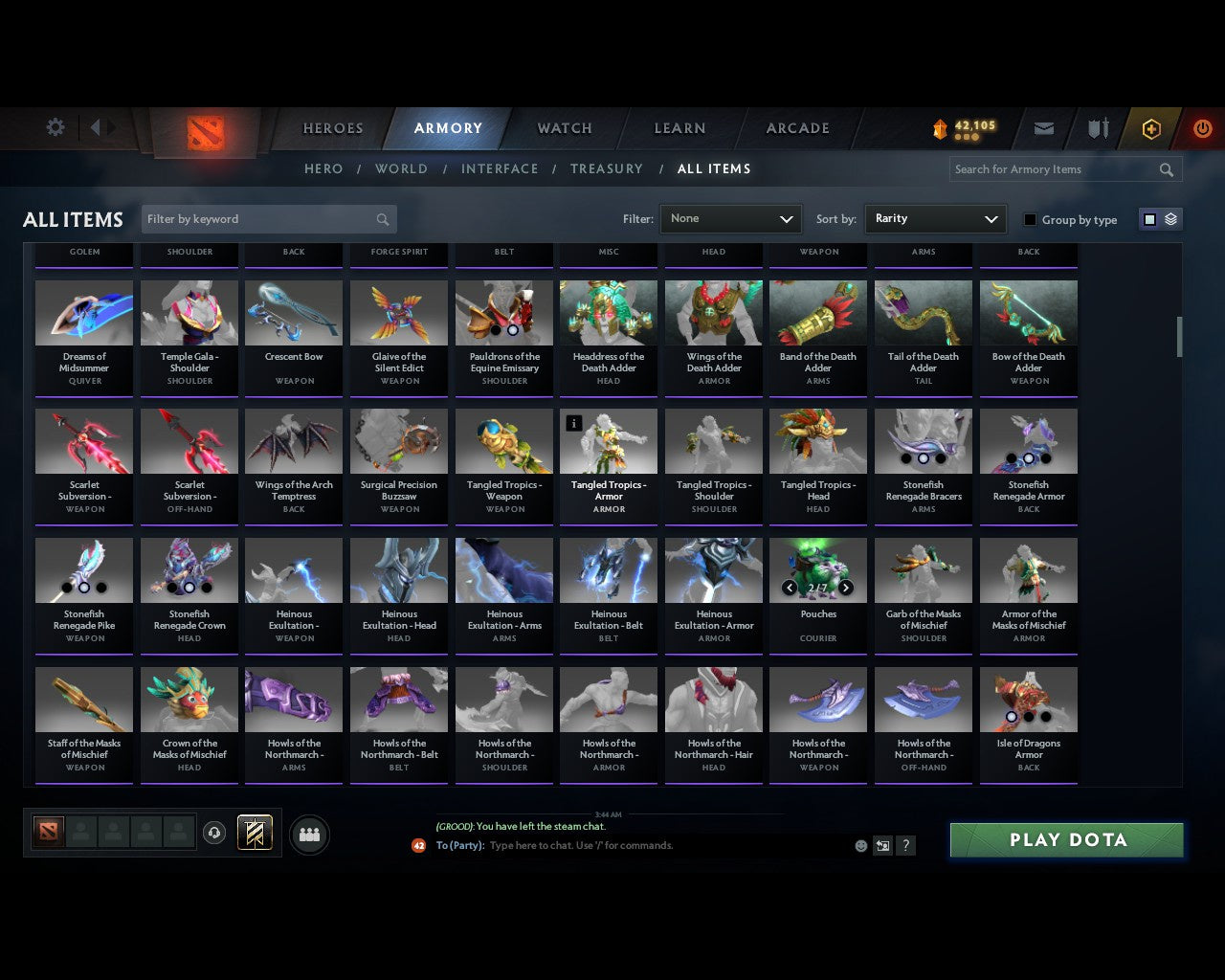Expand the party chat help question mark
Viewport: 1225px width, 980px height.
coord(905,845)
